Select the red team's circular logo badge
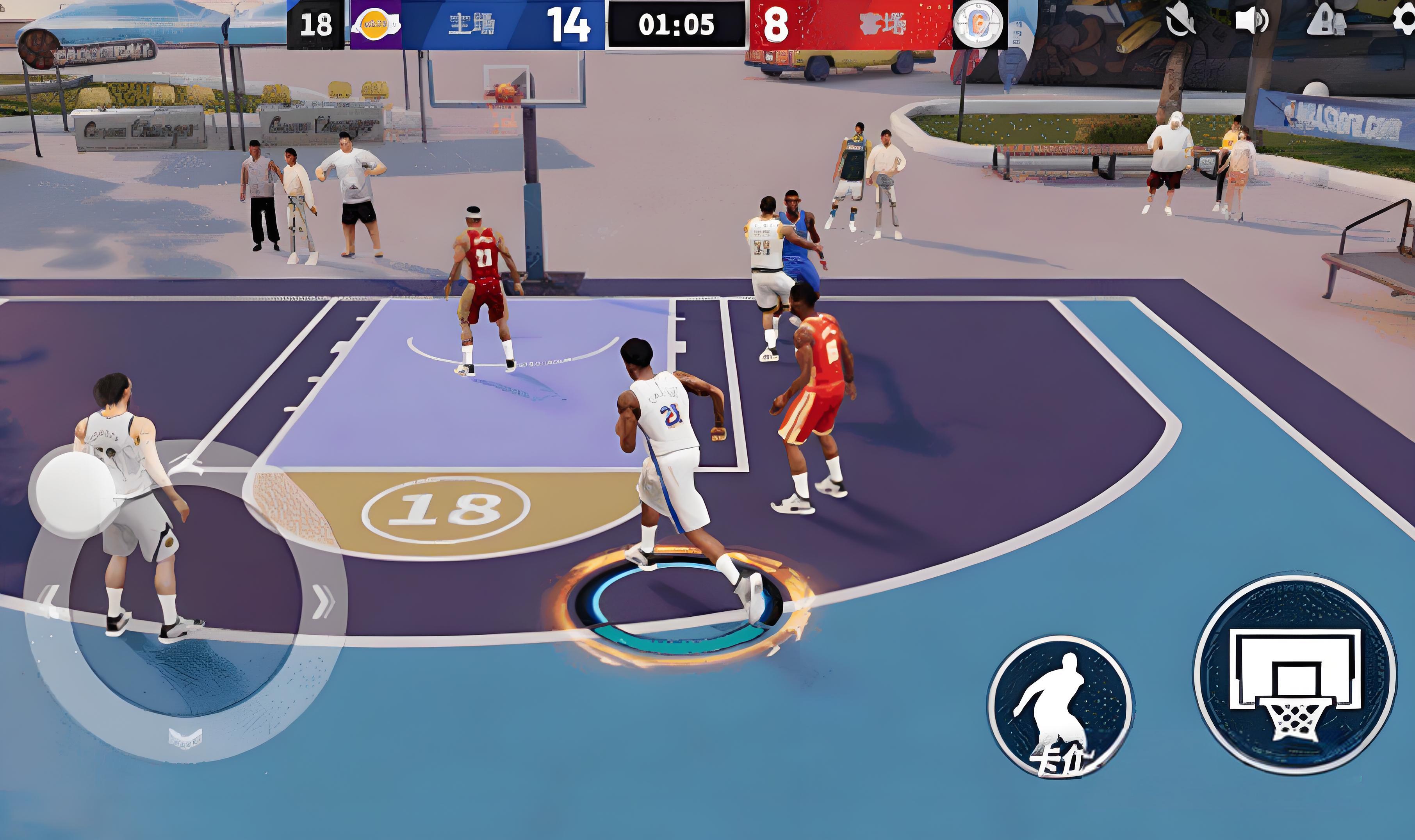Image resolution: width=1415 pixels, height=840 pixels. (x=978, y=25)
